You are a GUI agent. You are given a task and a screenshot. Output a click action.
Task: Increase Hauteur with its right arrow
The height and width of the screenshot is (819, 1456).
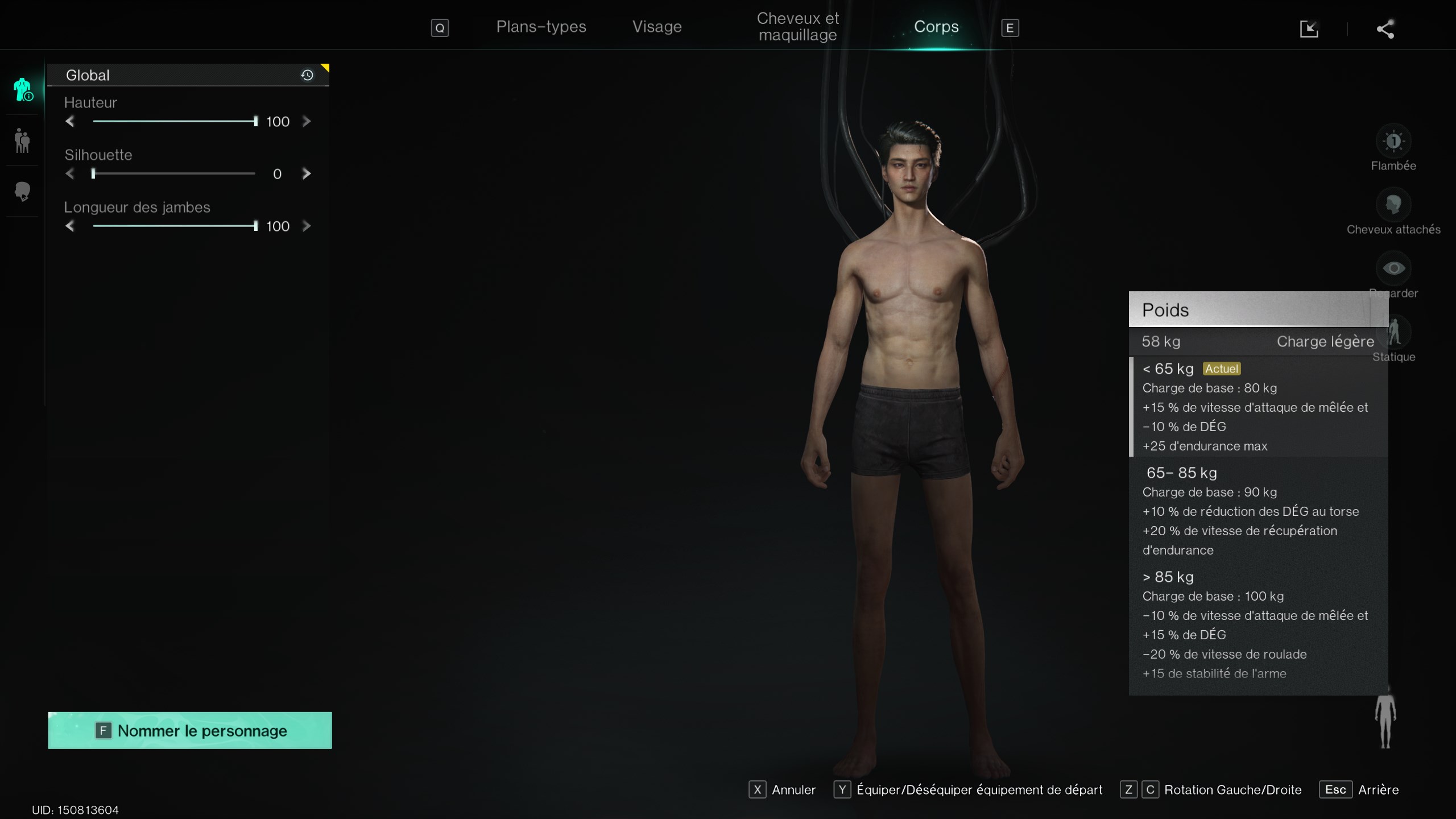point(307,121)
